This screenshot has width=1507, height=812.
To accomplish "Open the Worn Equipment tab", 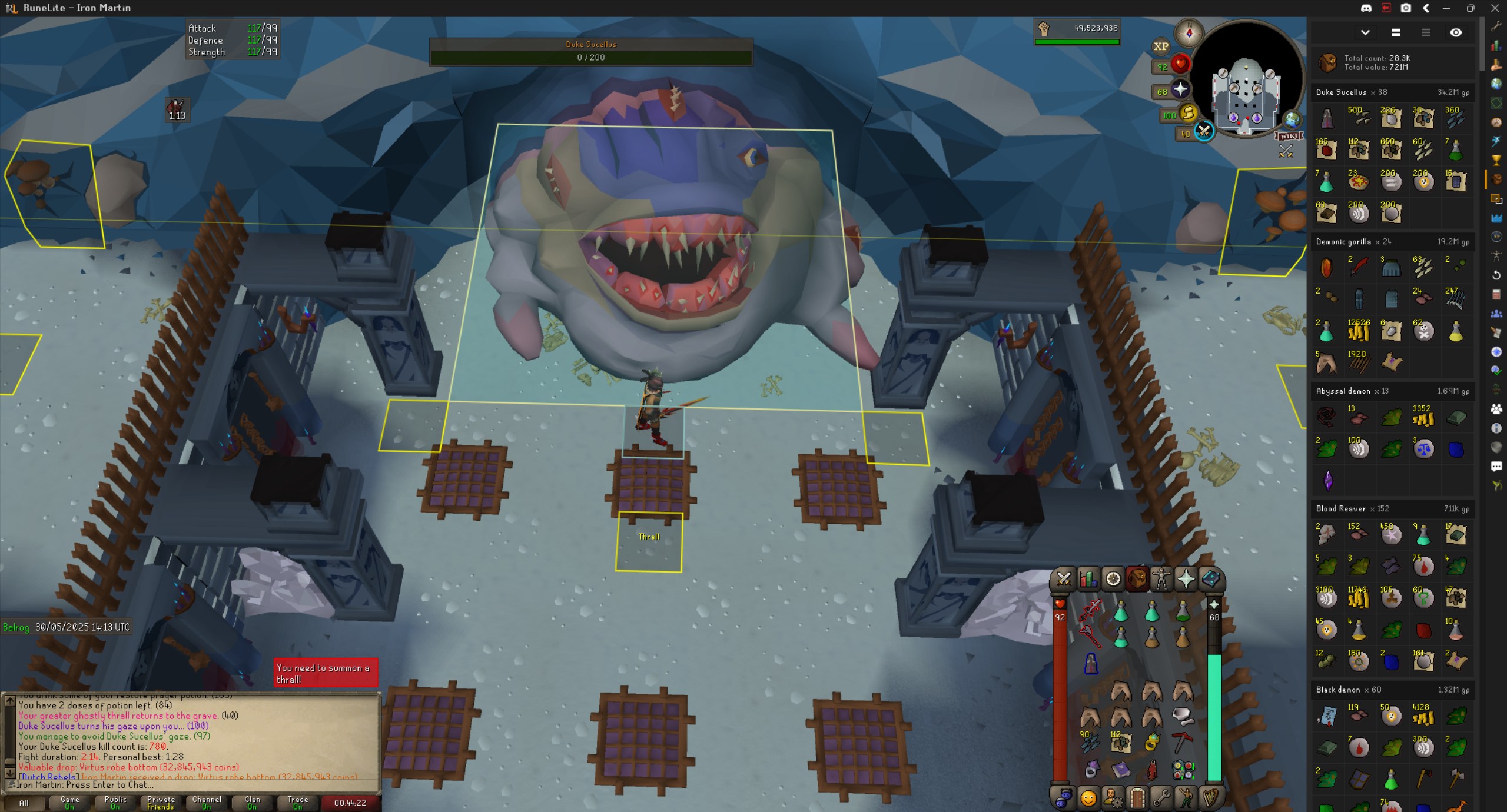I will click(1161, 579).
